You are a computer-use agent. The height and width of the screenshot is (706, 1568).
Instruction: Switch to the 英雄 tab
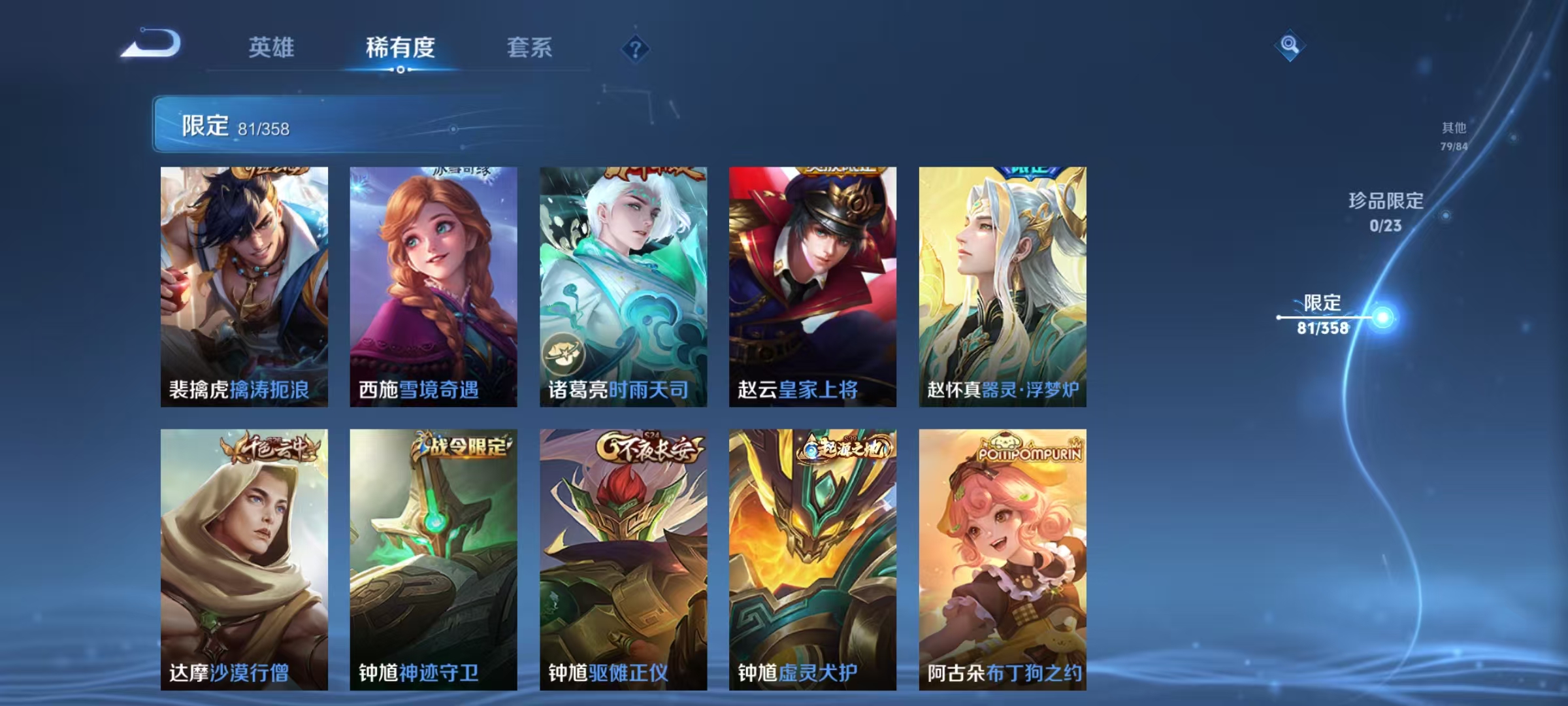(272, 48)
